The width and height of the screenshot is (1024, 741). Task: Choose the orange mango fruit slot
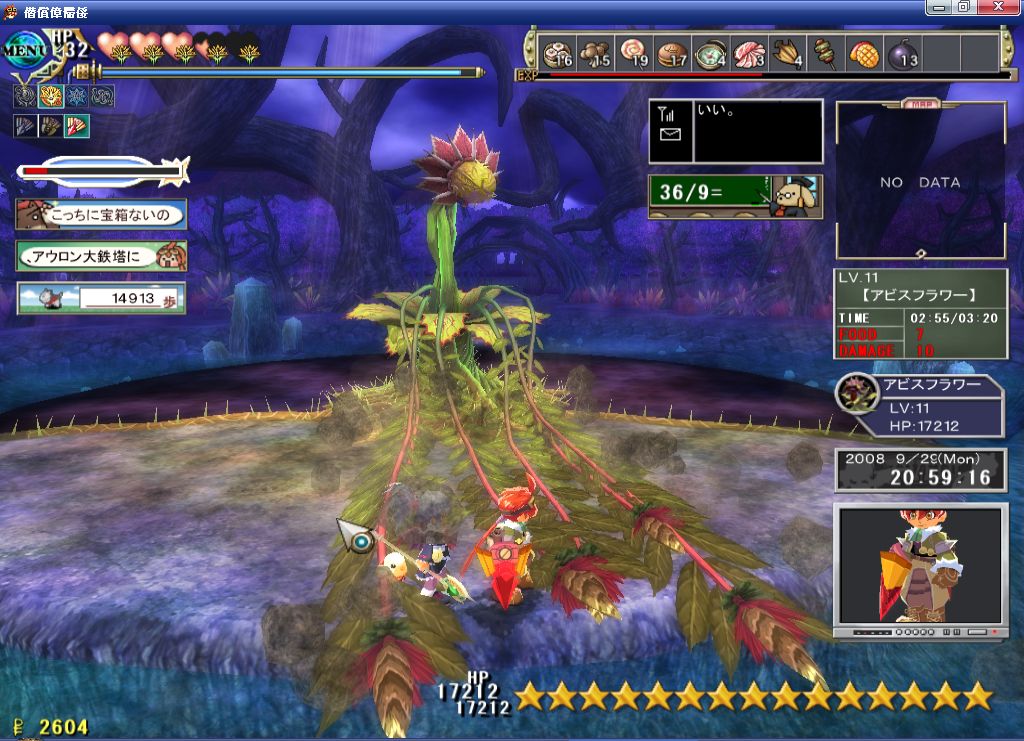click(x=863, y=52)
